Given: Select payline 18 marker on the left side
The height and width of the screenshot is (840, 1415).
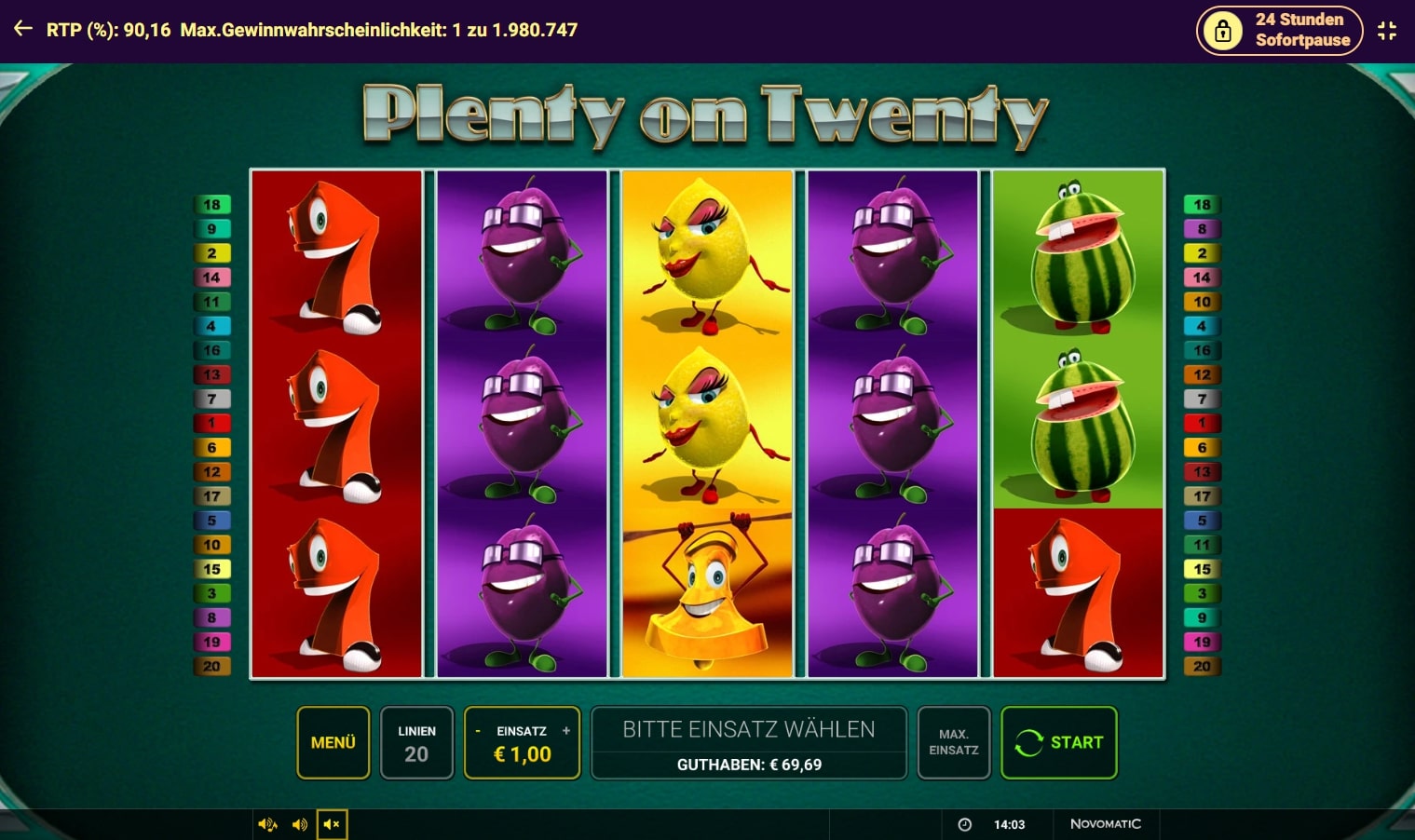Looking at the screenshot, I should [211, 205].
